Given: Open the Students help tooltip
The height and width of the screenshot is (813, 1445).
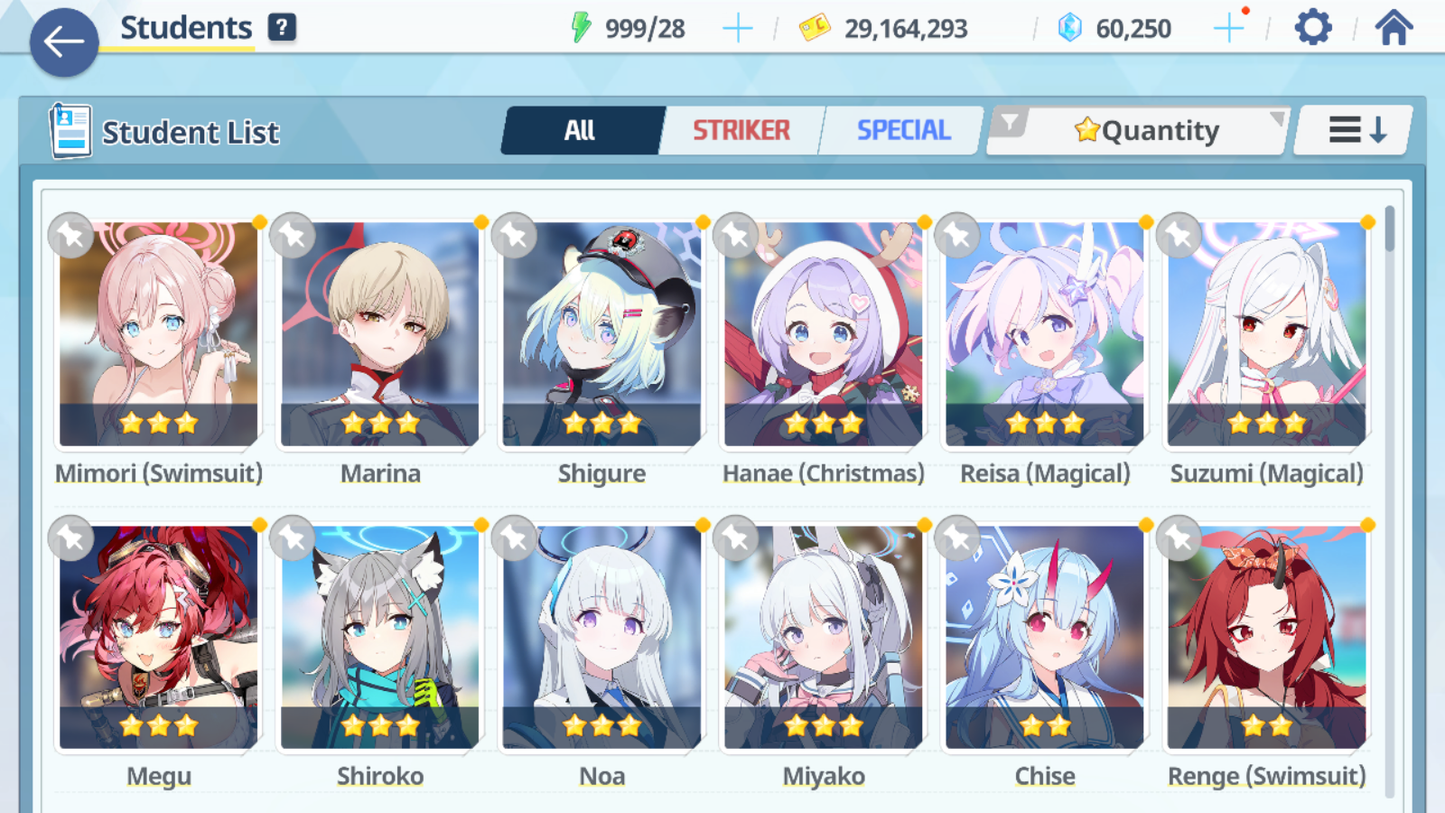Looking at the screenshot, I should click(282, 26).
